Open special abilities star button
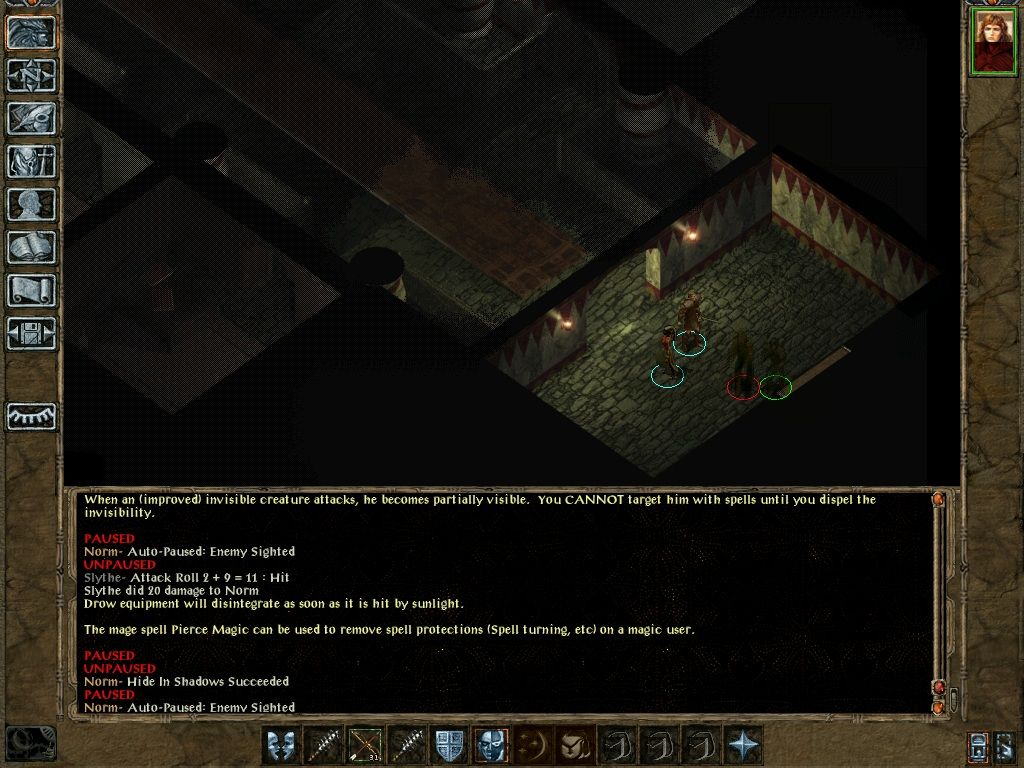 [743, 746]
